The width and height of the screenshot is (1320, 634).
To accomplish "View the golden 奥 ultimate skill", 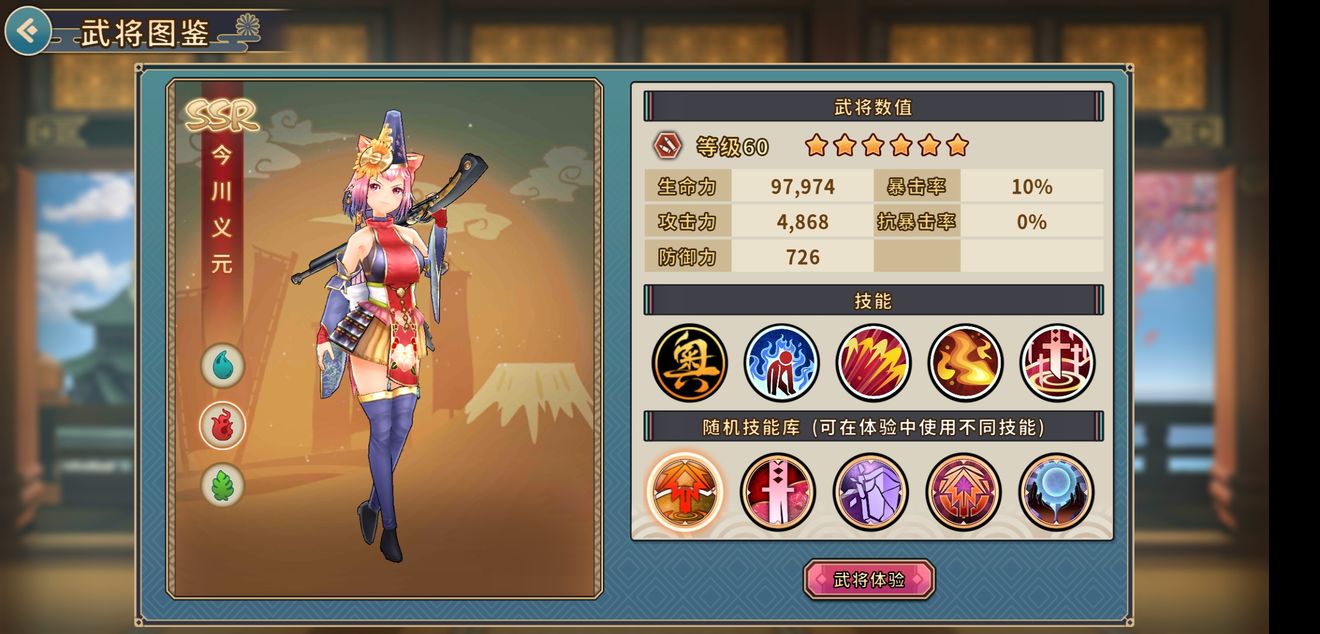I will pyautogui.click(x=690, y=362).
